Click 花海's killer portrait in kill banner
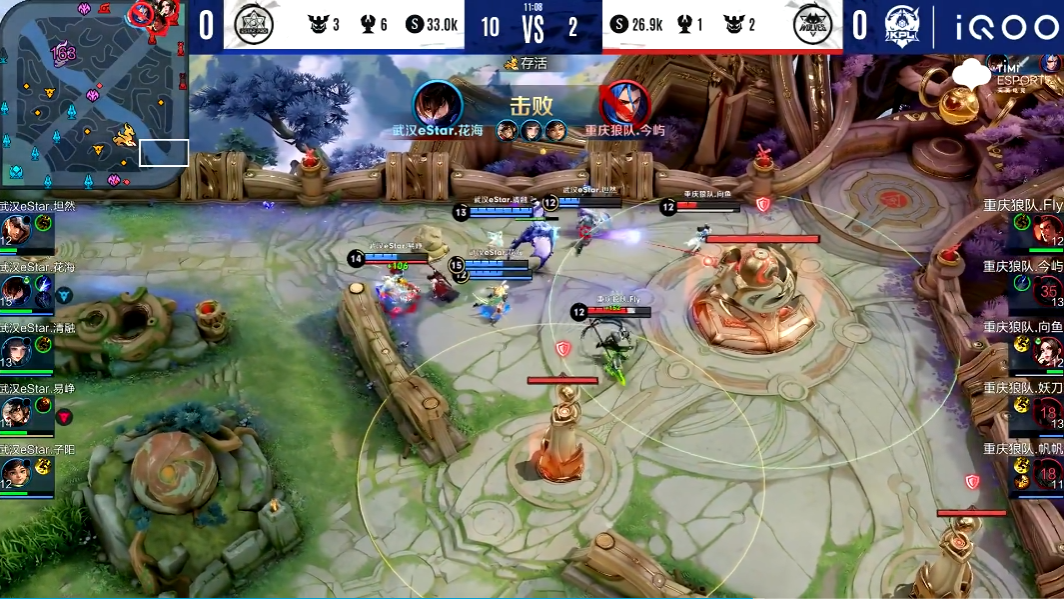Screen dimensions: 1064x599 pos(437,104)
